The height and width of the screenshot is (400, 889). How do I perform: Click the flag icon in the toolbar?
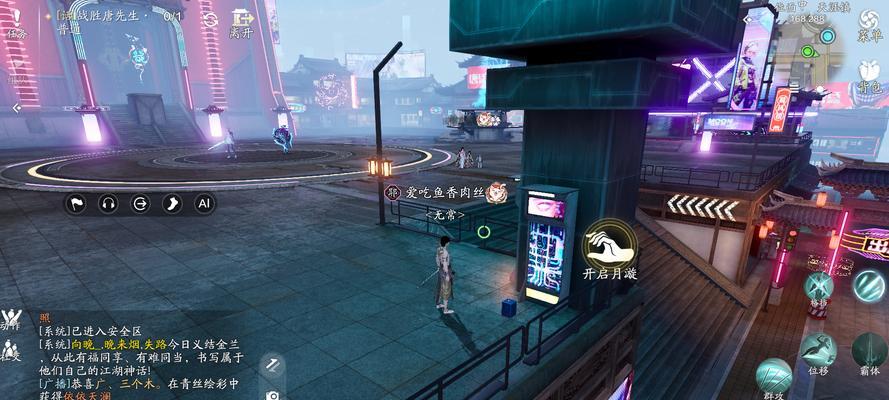(x=76, y=203)
